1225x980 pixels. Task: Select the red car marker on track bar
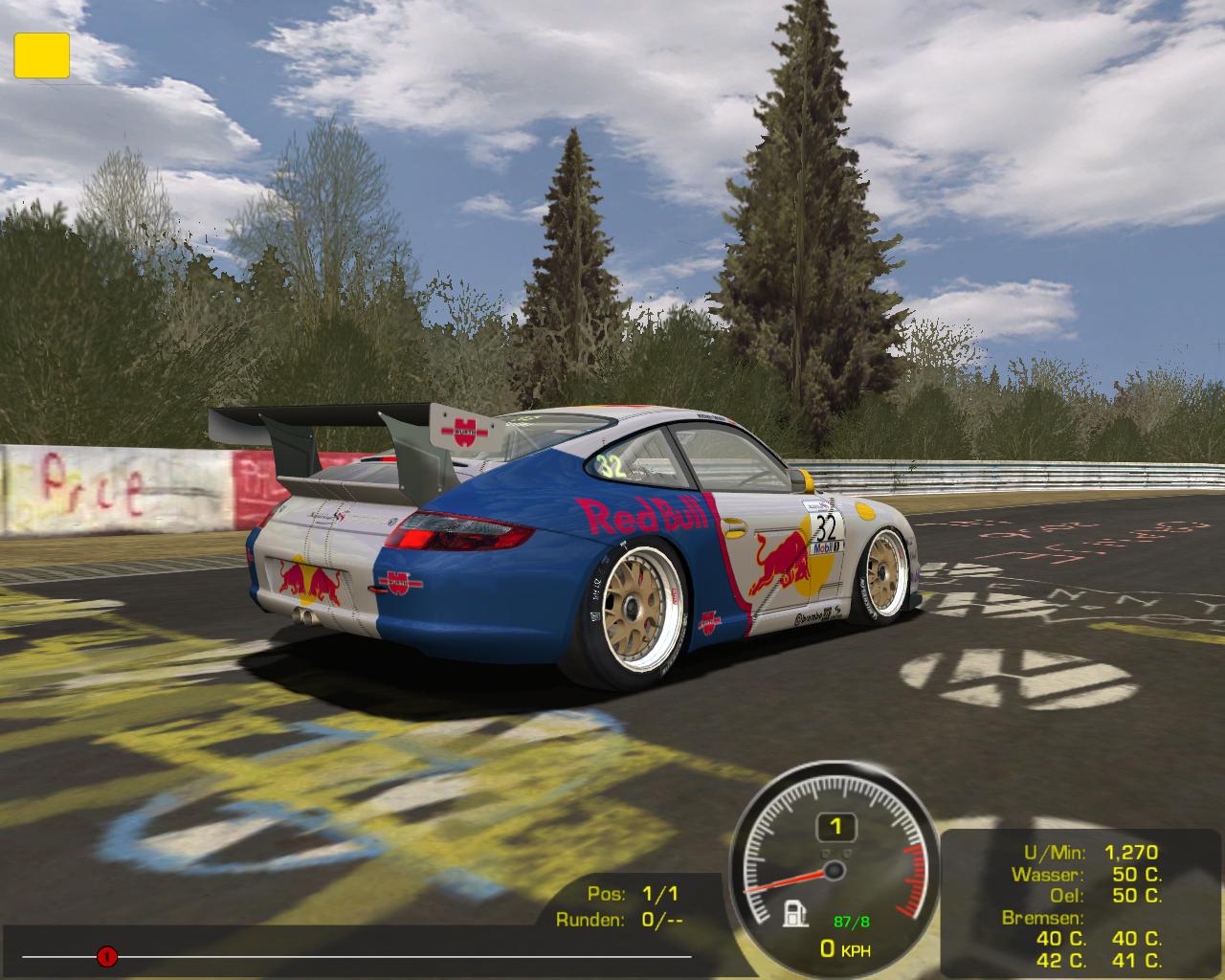[x=106, y=955]
